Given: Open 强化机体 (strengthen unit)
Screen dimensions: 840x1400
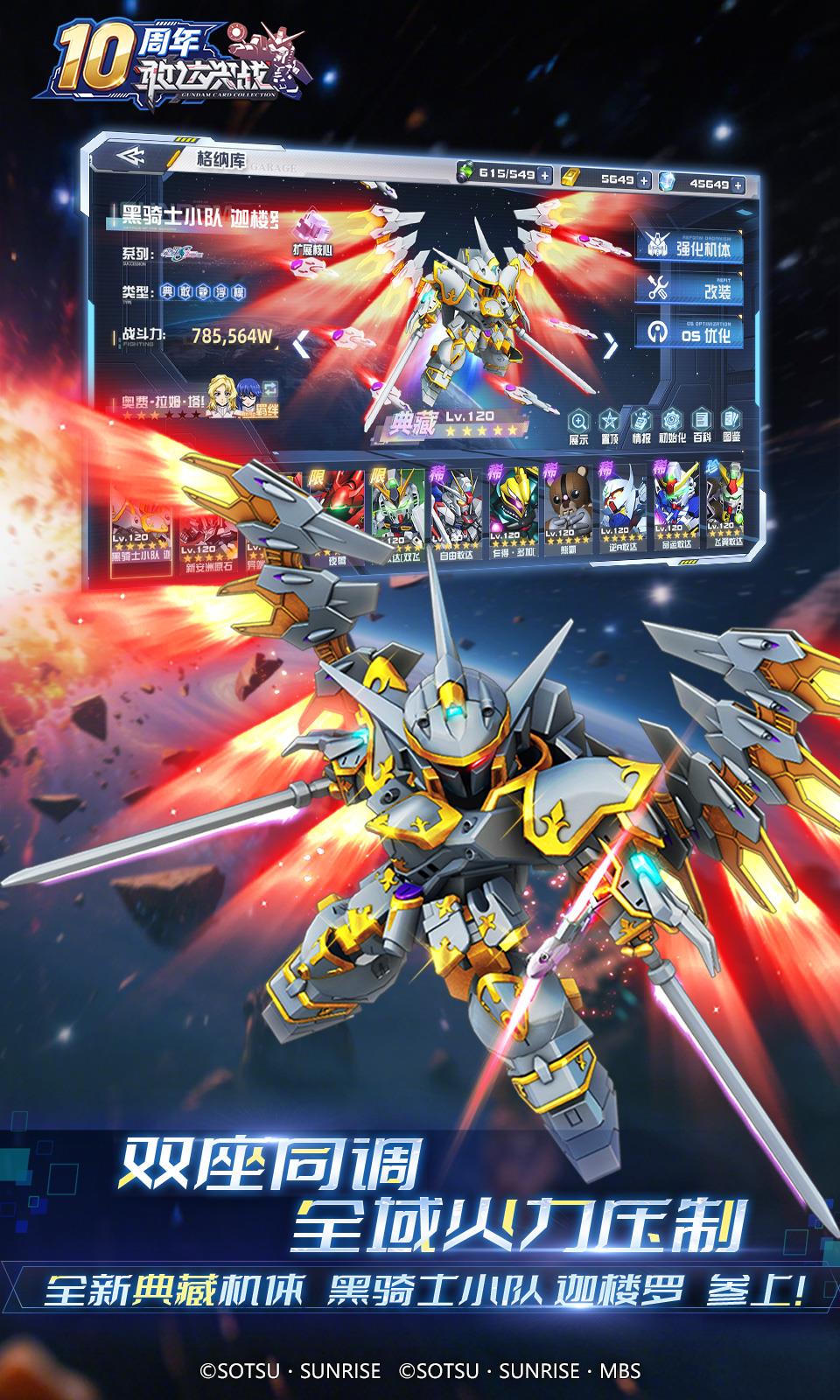Looking at the screenshot, I should (x=691, y=246).
